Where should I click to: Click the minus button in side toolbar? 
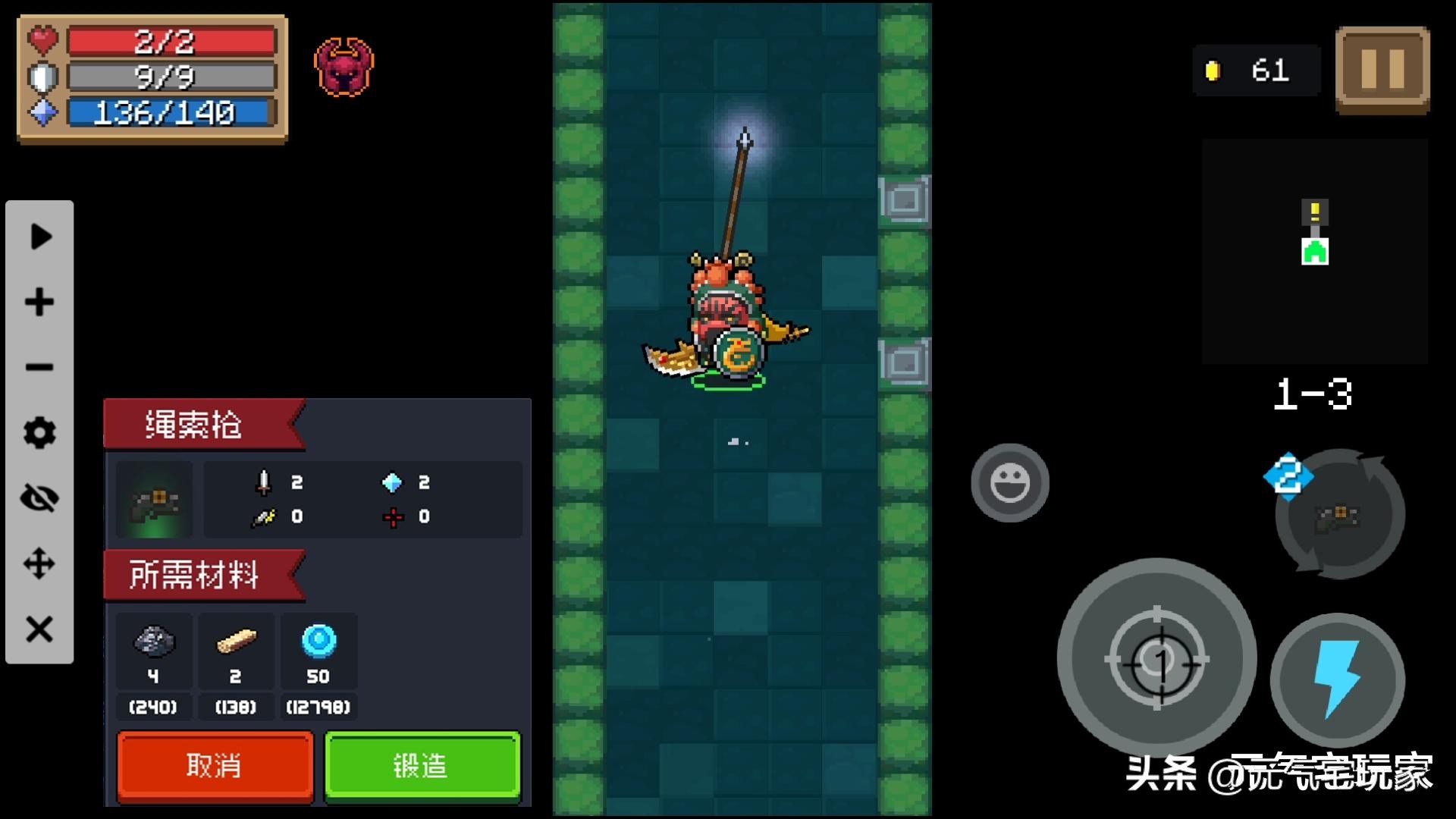[x=39, y=368]
